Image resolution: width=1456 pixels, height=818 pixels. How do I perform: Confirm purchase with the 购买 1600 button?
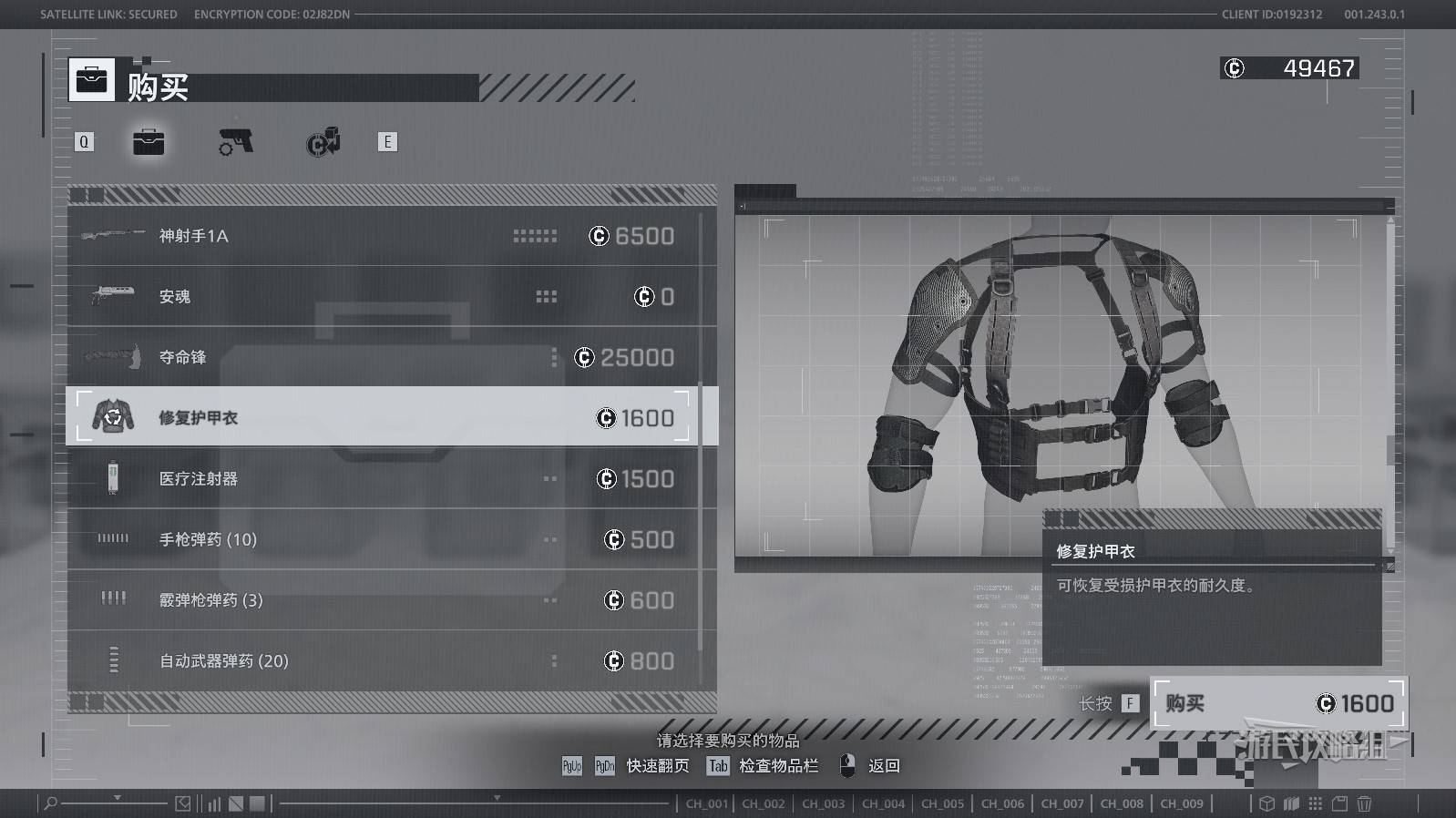click(1278, 703)
